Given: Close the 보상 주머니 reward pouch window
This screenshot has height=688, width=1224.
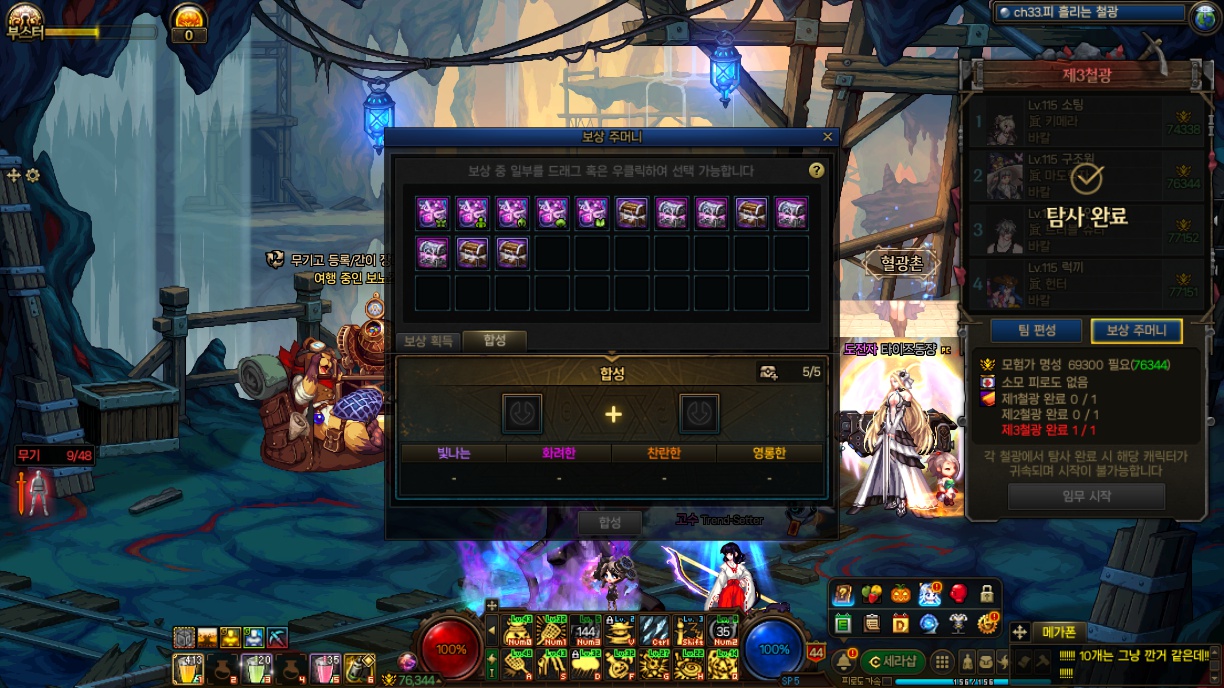Looking at the screenshot, I should 827,137.
